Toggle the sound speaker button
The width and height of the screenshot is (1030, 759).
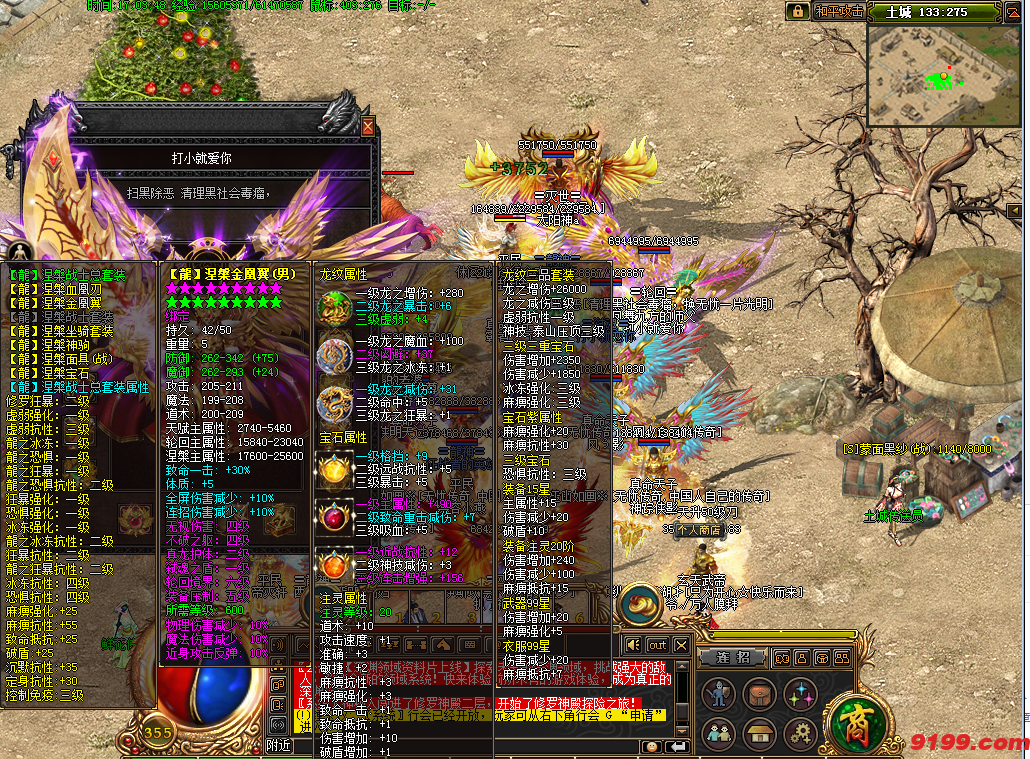click(x=632, y=645)
